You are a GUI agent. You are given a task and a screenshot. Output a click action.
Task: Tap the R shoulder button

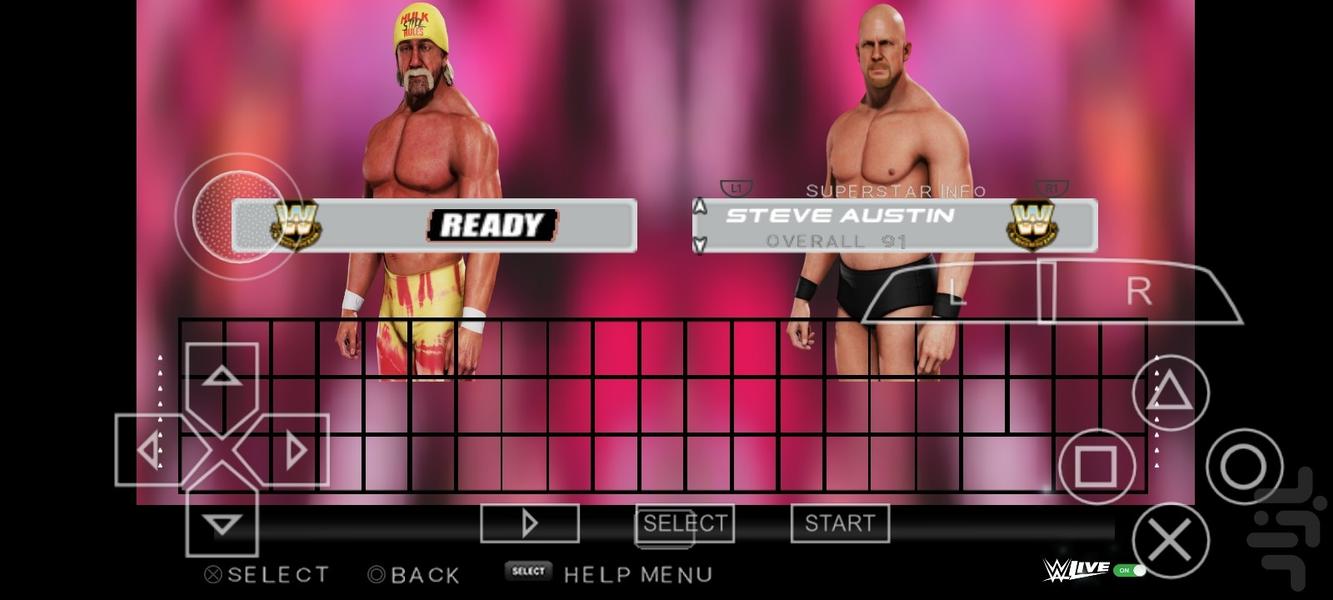pyautogui.click(x=1138, y=291)
